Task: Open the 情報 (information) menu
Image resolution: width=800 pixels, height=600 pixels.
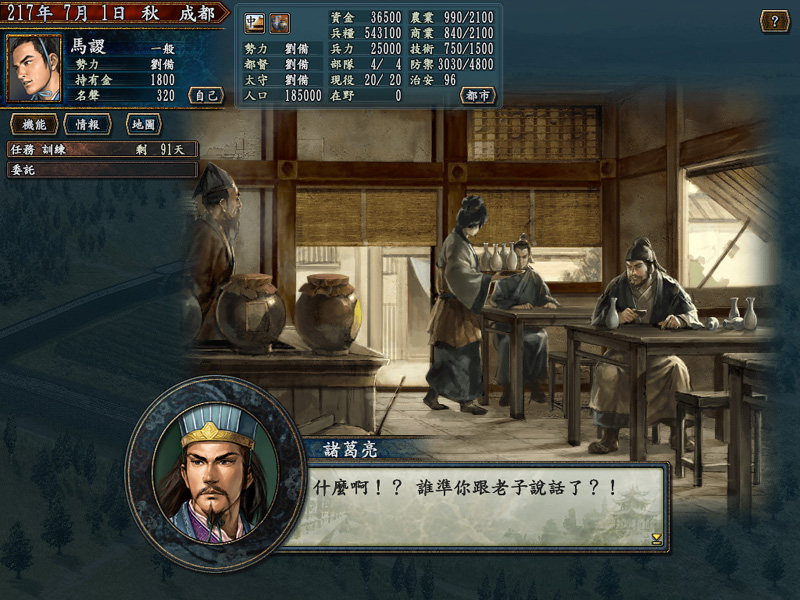Action: pyautogui.click(x=87, y=124)
